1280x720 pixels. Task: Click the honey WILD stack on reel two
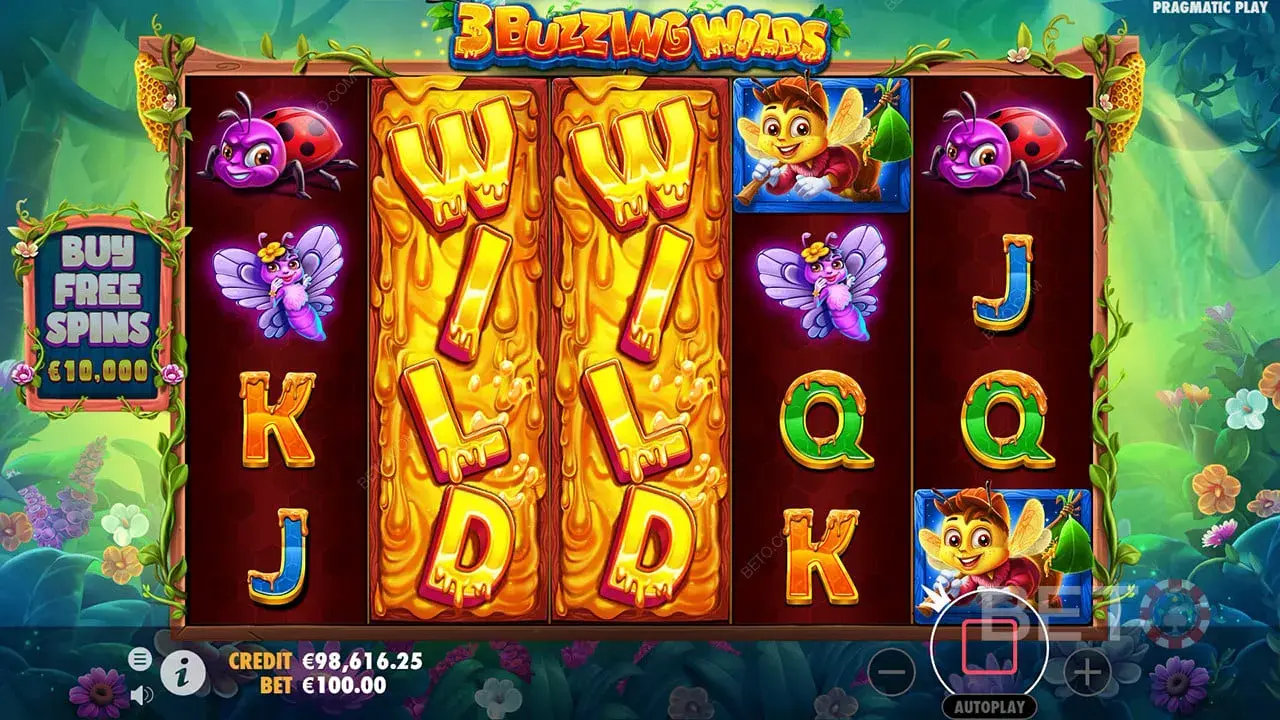pos(455,350)
